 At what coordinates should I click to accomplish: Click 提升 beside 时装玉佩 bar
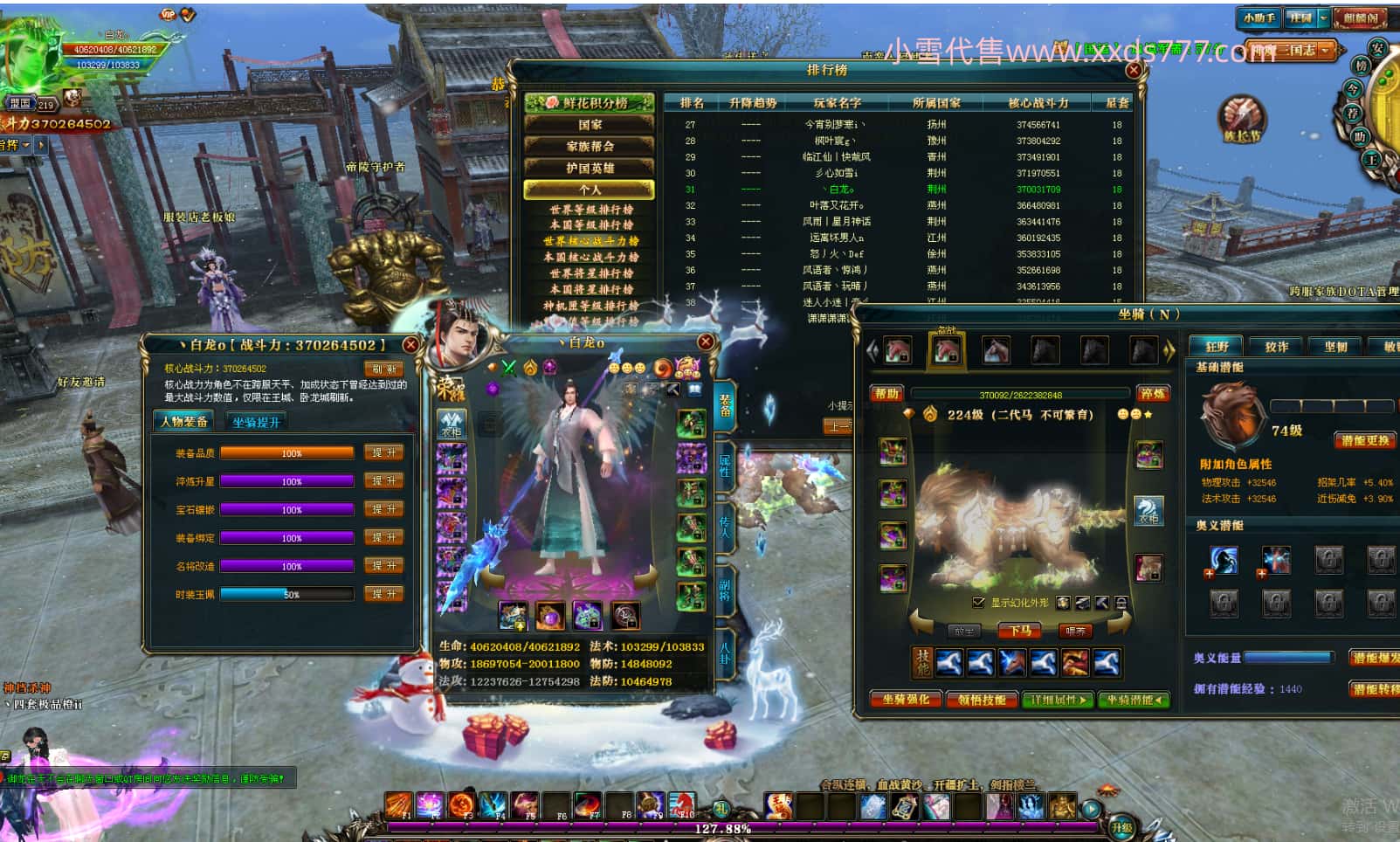(383, 594)
